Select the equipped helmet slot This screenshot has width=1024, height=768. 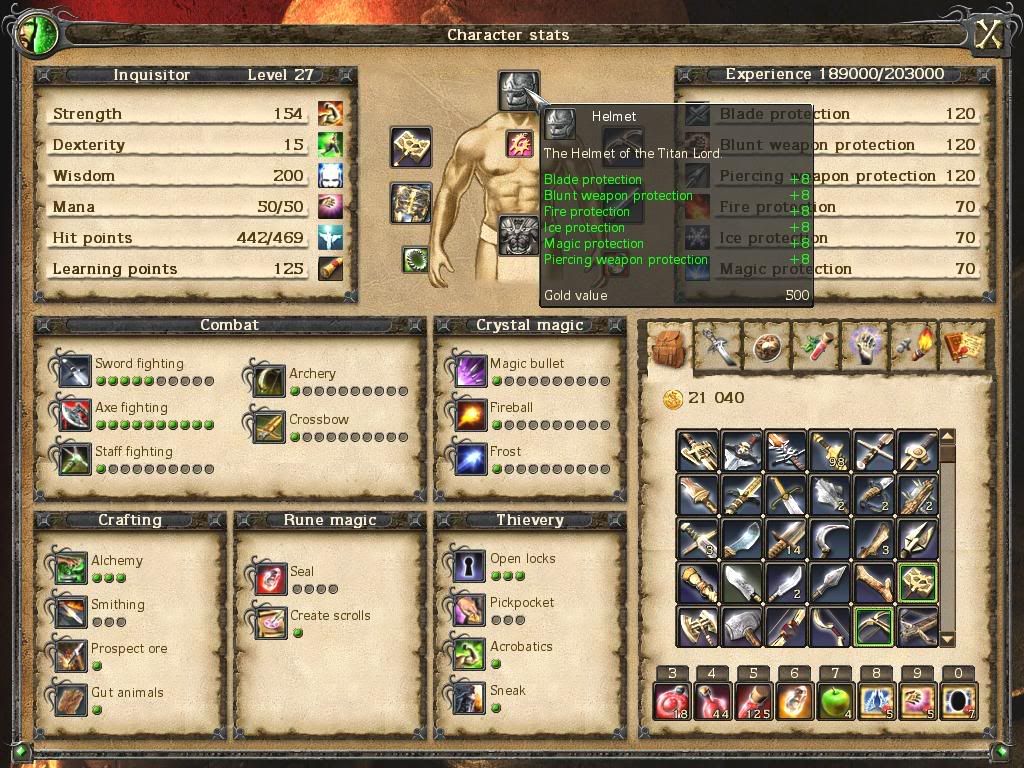pos(518,90)
